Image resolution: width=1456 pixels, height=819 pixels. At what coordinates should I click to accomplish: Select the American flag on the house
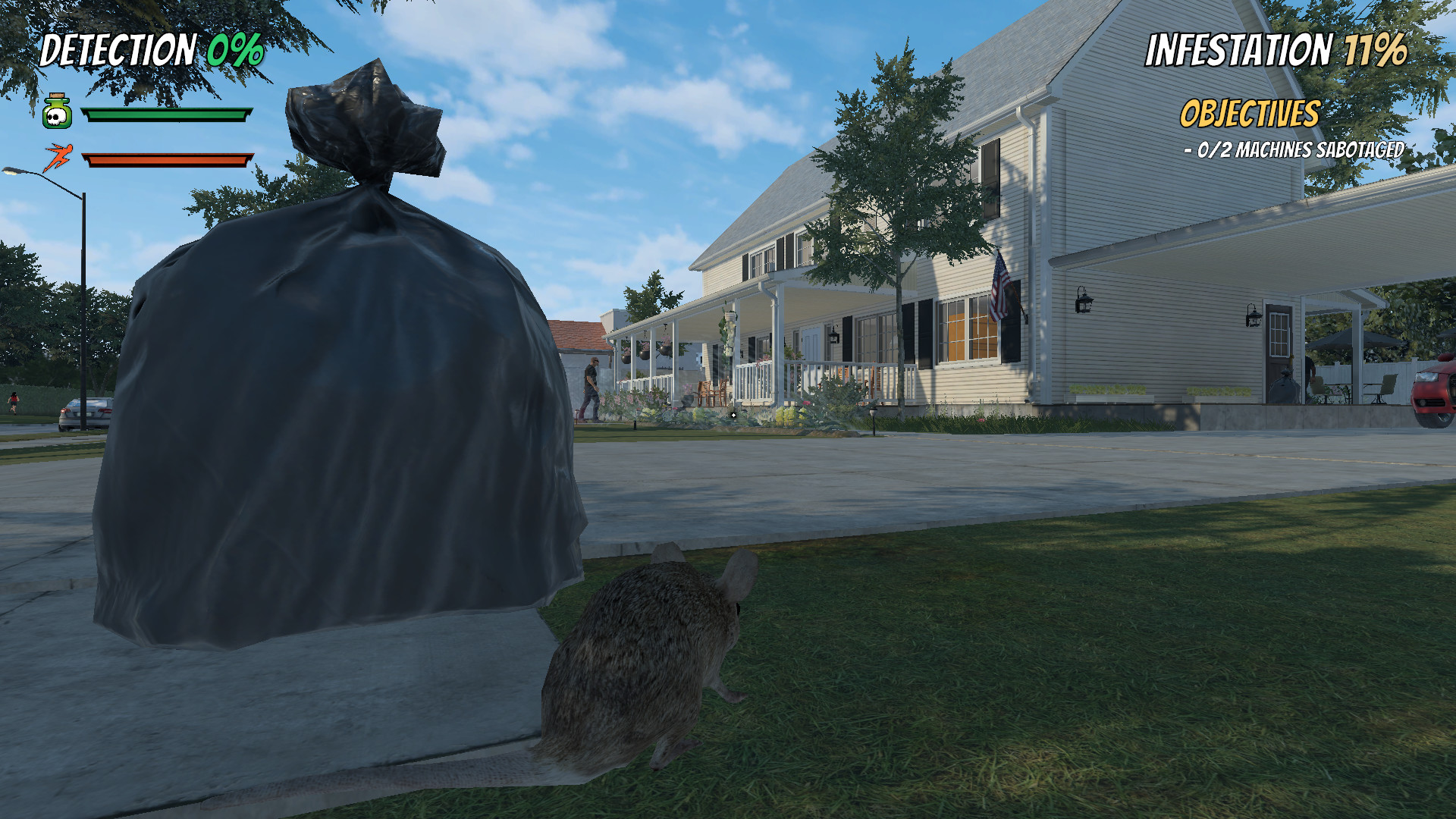click(x=999, y=290)
